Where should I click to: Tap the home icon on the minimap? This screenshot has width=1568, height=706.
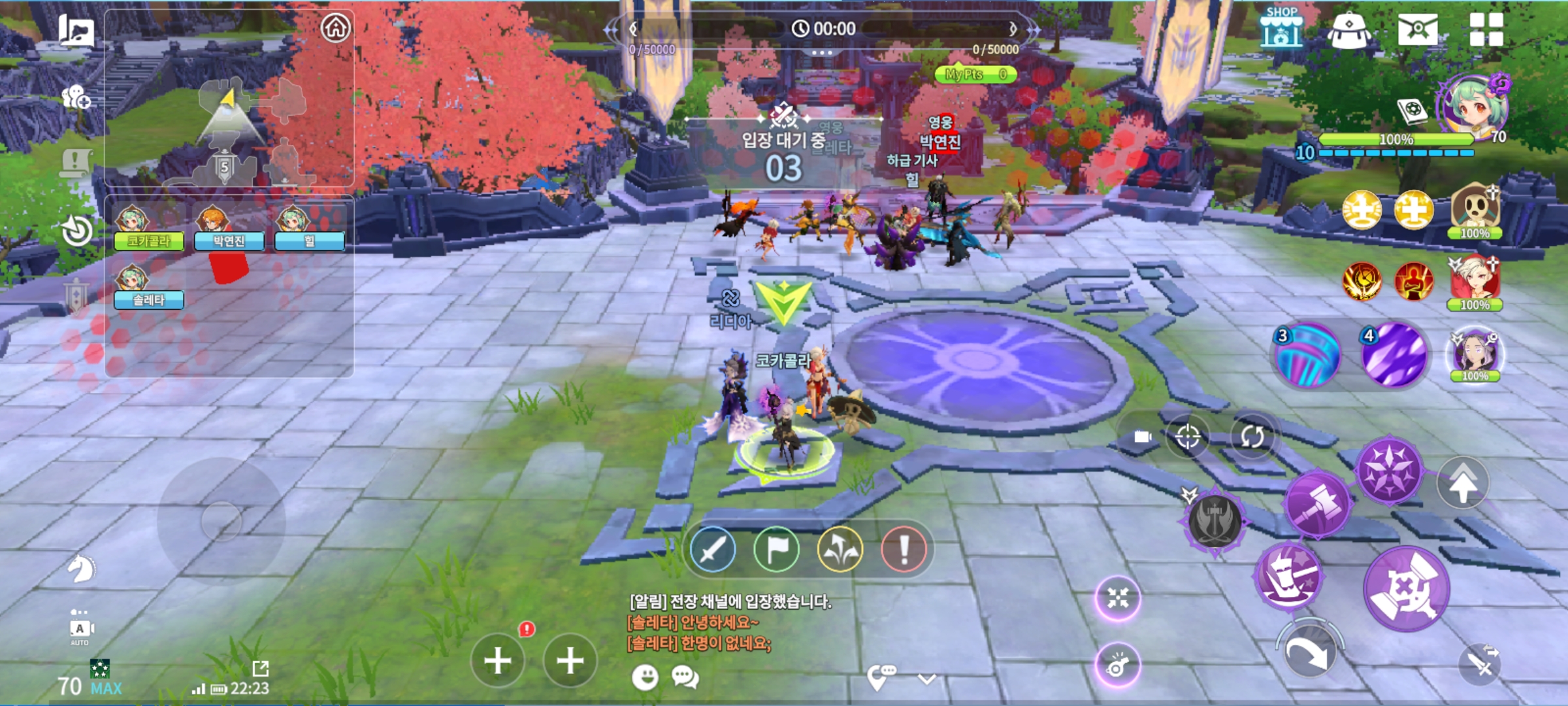pos(336,27)
